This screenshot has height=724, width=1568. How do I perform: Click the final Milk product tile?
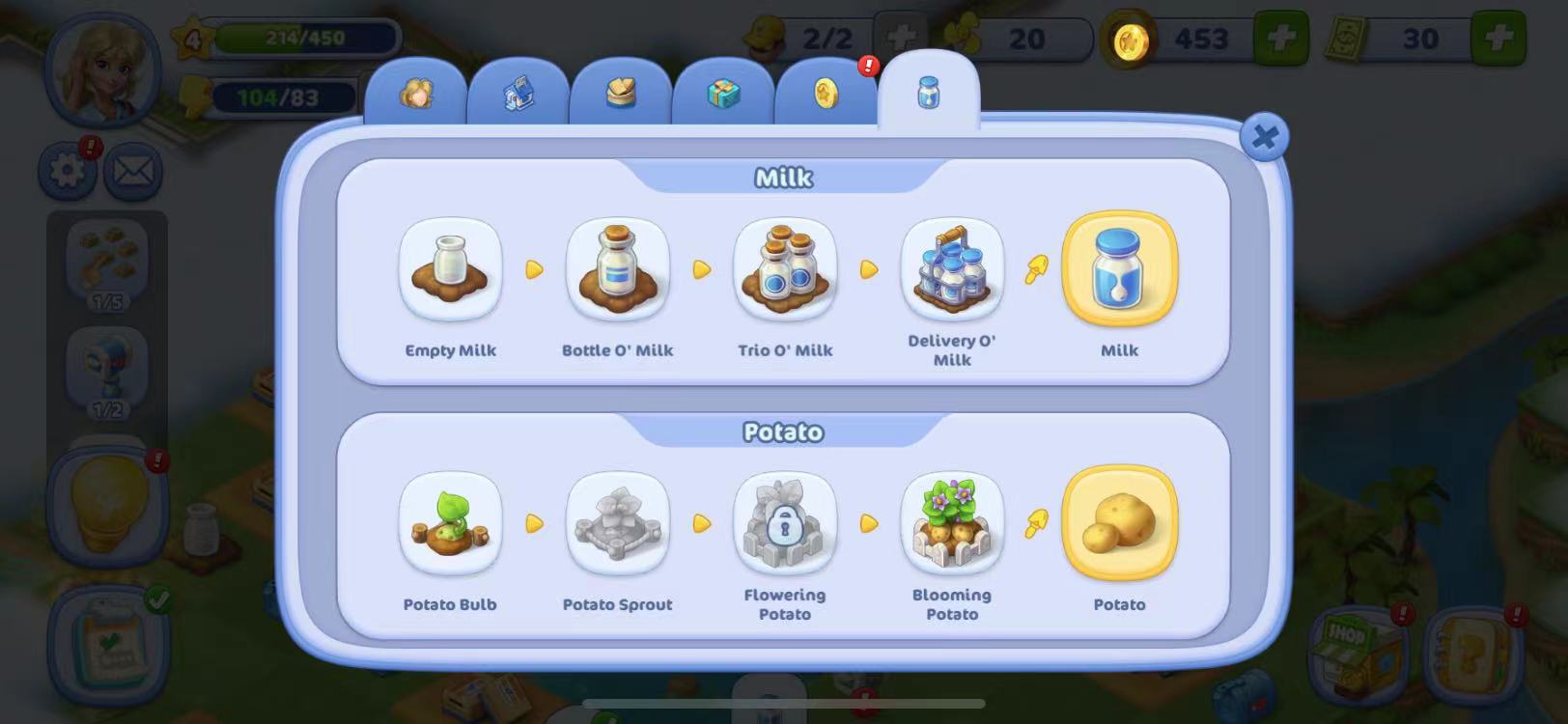(1119, 269)
